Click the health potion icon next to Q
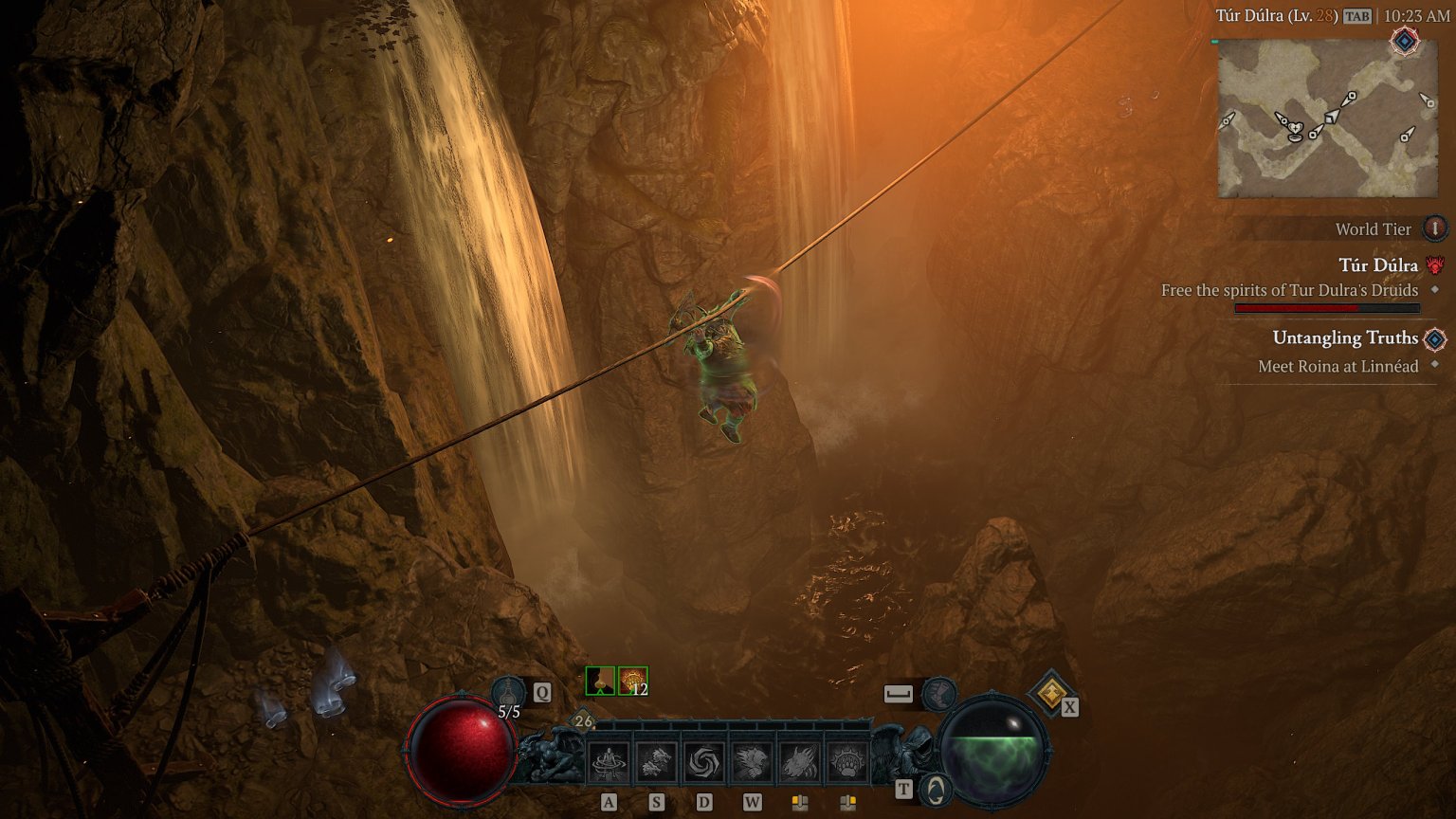This screenshot has width=1456, height=819. tap(509, 690)
